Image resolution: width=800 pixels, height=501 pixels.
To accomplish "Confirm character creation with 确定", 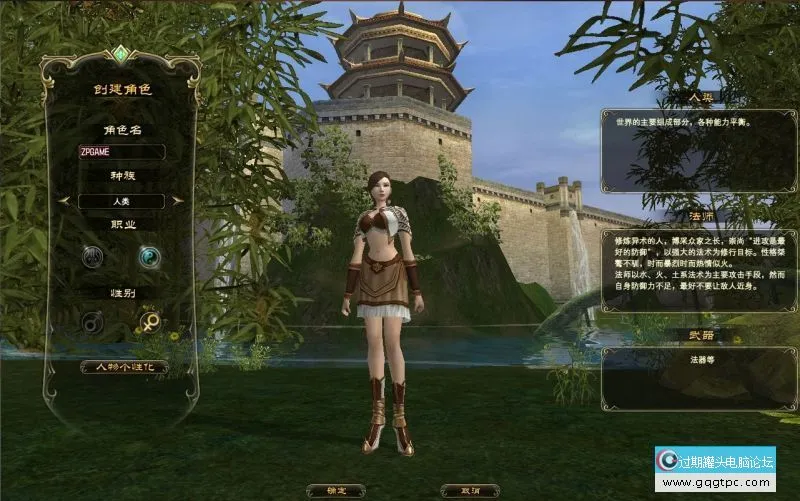I will tap(337, 491).
